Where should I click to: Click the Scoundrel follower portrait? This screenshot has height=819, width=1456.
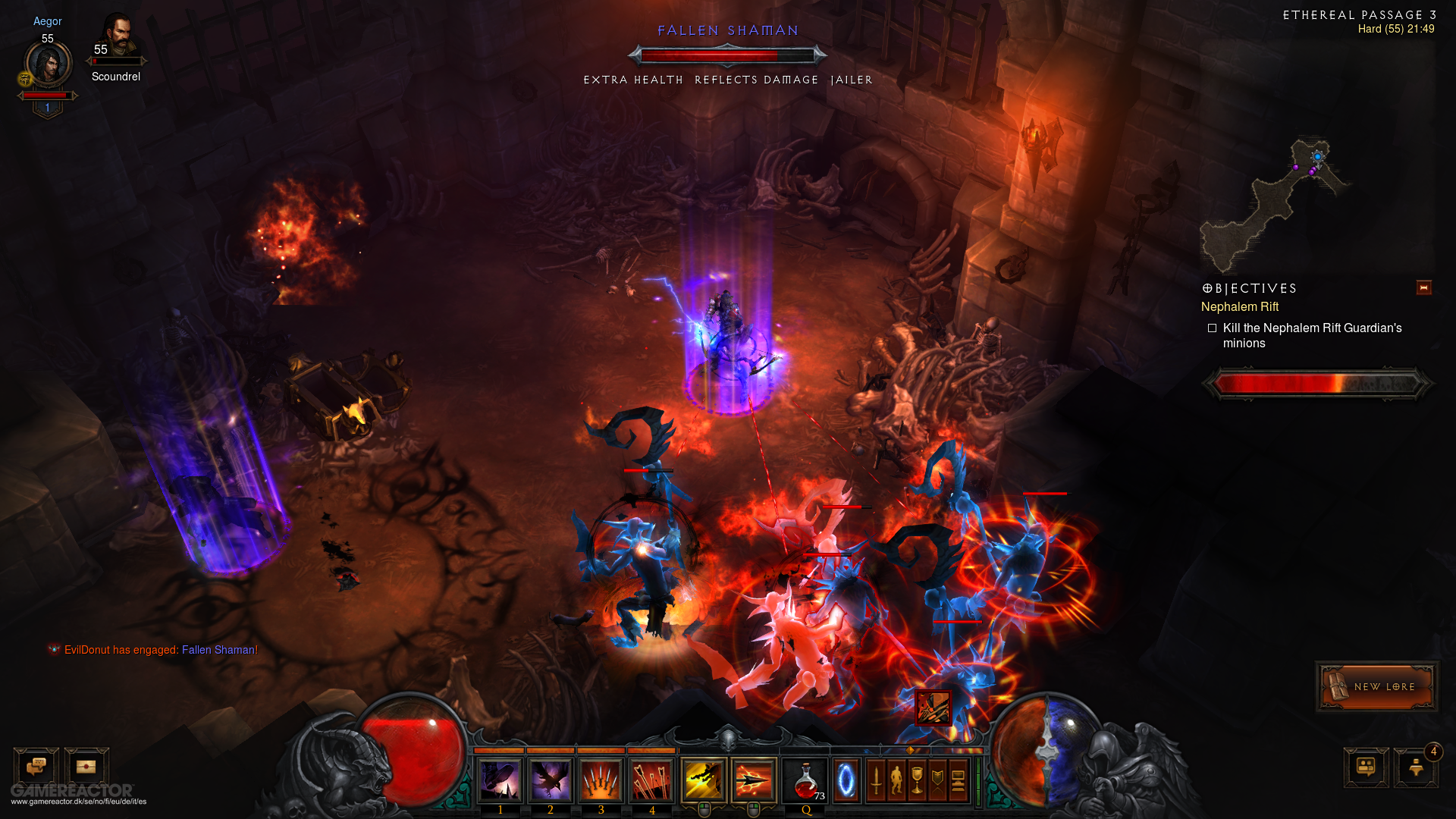117,39
